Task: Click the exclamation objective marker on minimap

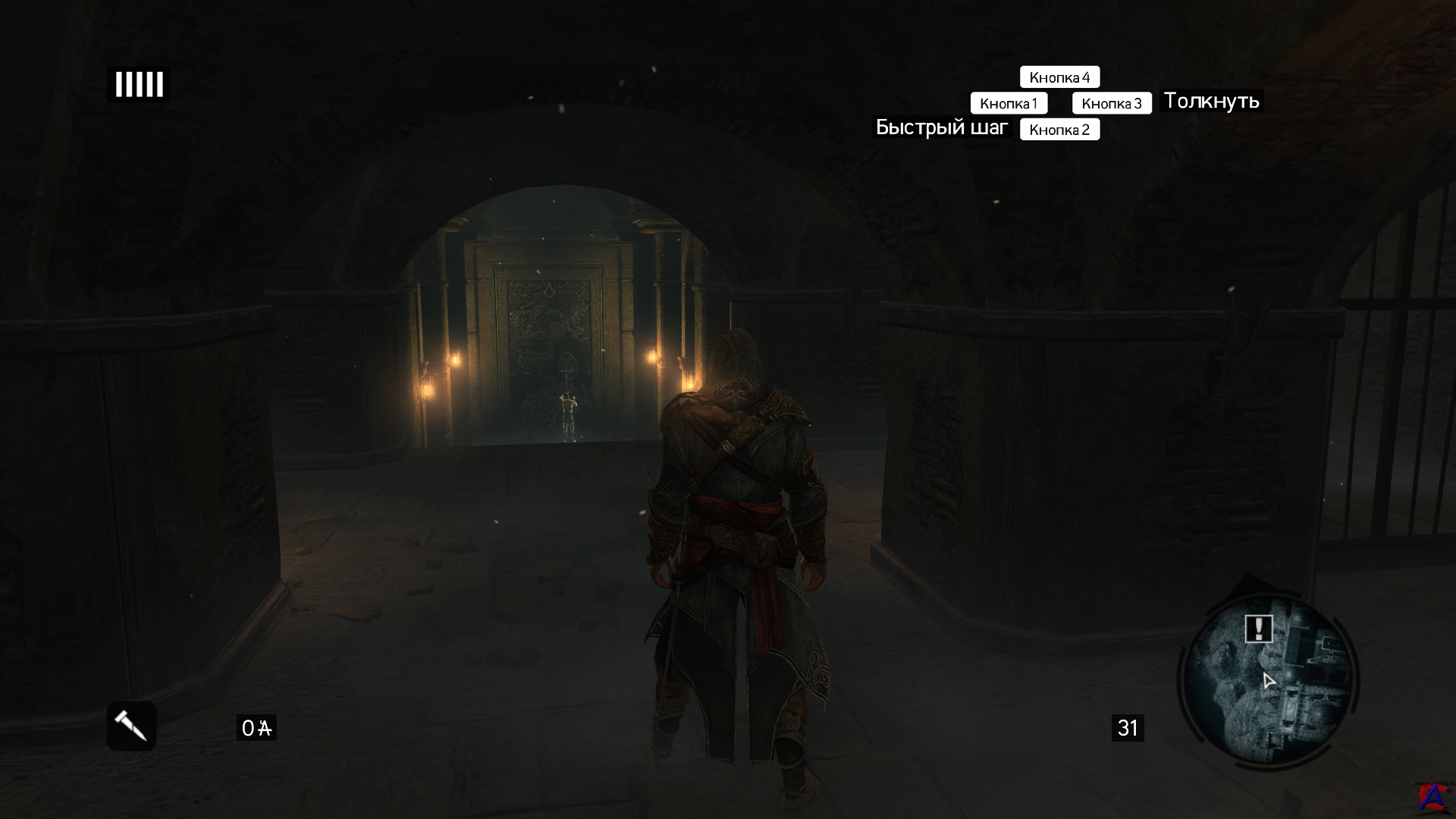Action: 1259,629
